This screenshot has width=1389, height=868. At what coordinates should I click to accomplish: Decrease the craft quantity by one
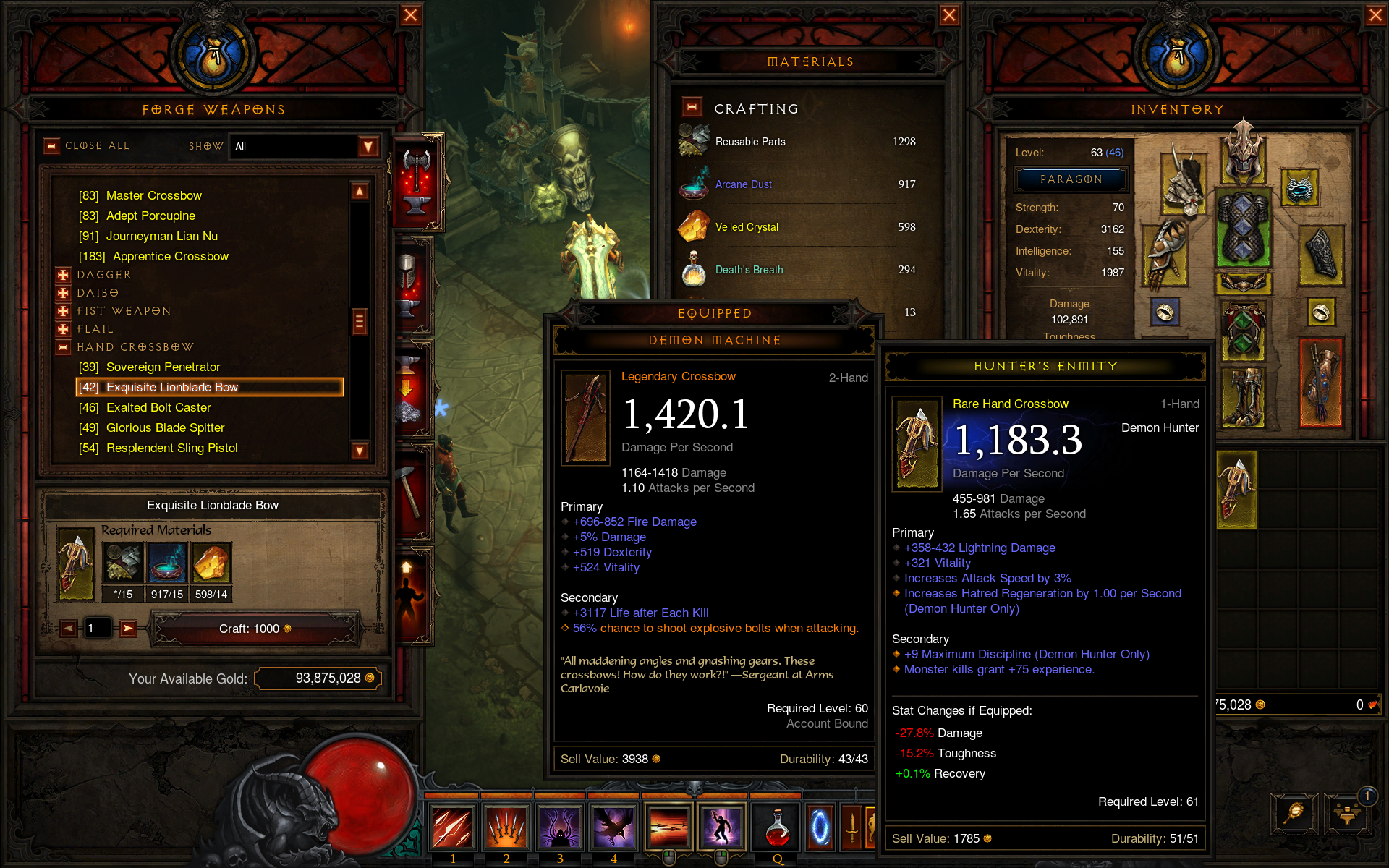(69, 629)
